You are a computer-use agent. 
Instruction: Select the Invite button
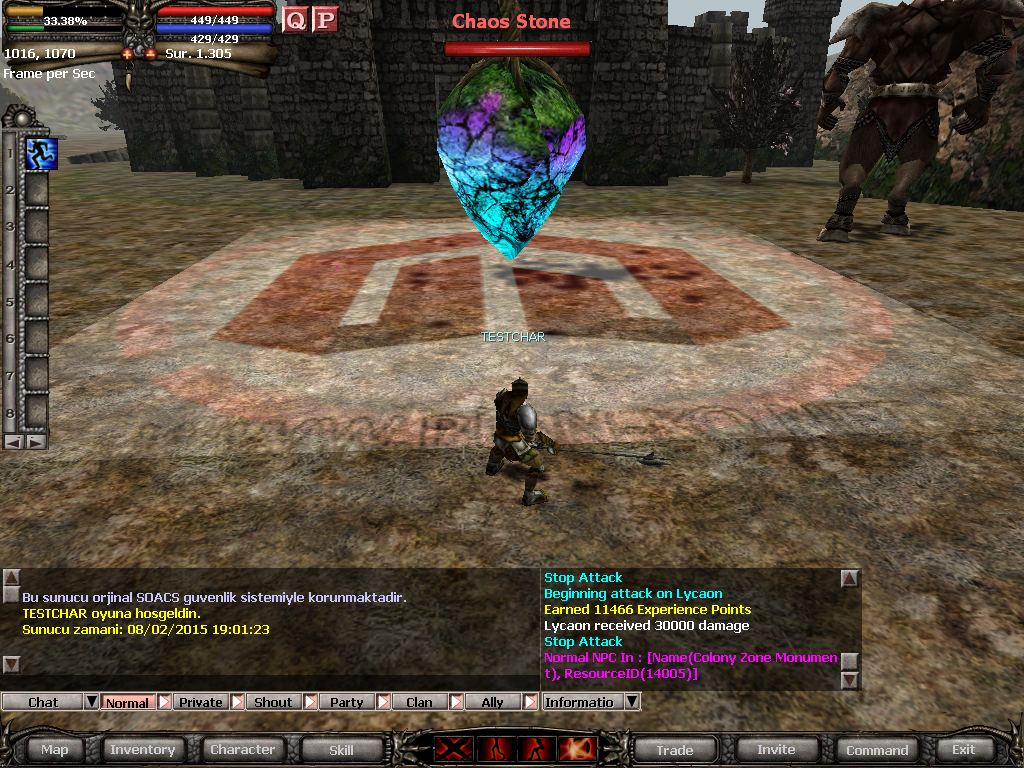point(776,749)
